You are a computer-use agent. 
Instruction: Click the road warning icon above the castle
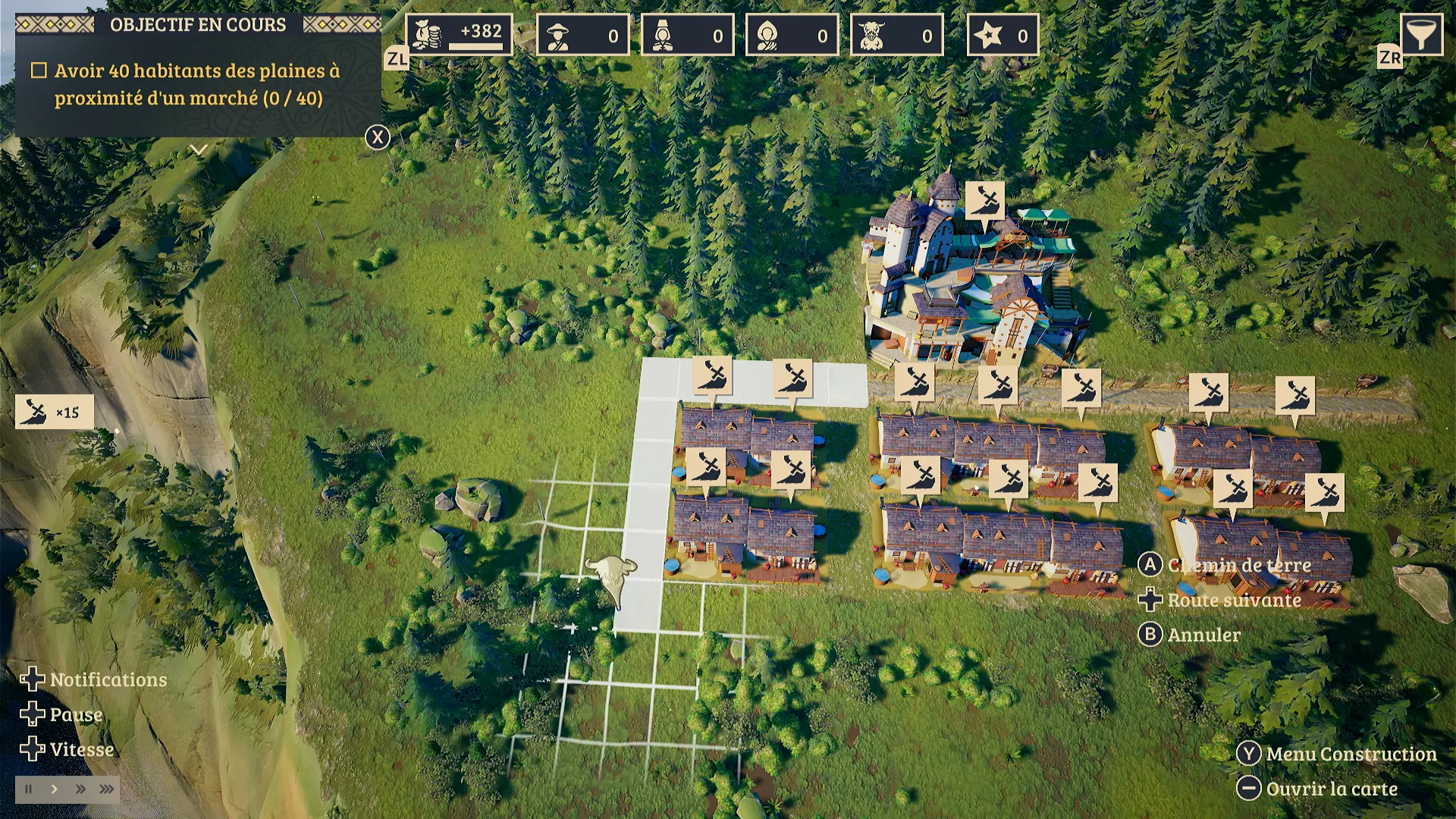tap(984, 201)
